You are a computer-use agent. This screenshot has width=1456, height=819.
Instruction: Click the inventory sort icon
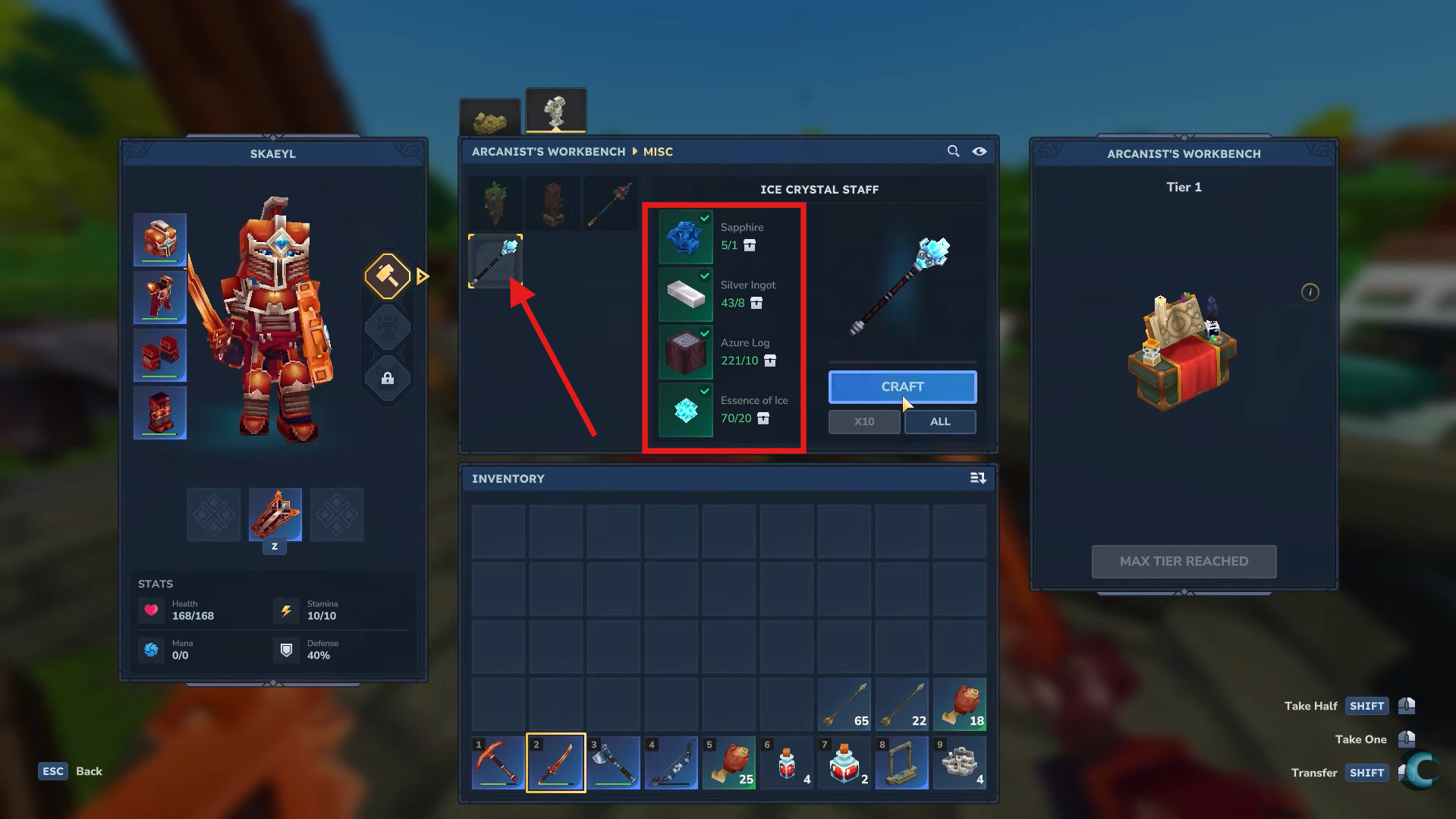(979, 478)
